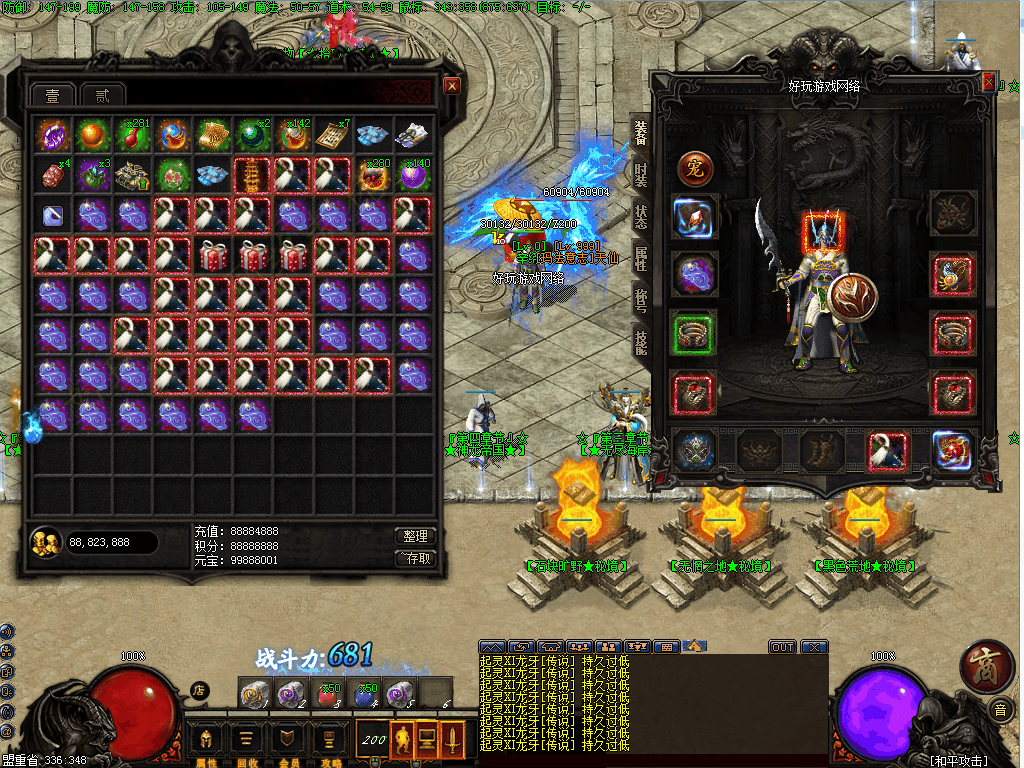The height and width of the screenshot is (768, 1024).
Task: Switch to the 技能 skills tab
Action: tap(640, 343)
